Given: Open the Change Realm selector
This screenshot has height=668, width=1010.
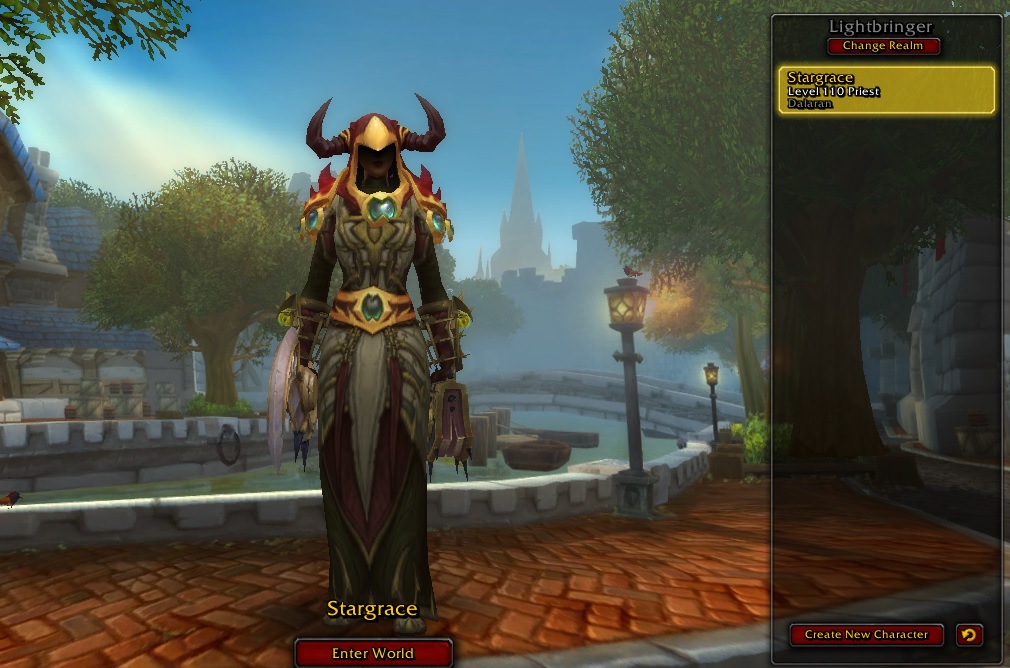Looking at the screenshot, I should 884,46.
